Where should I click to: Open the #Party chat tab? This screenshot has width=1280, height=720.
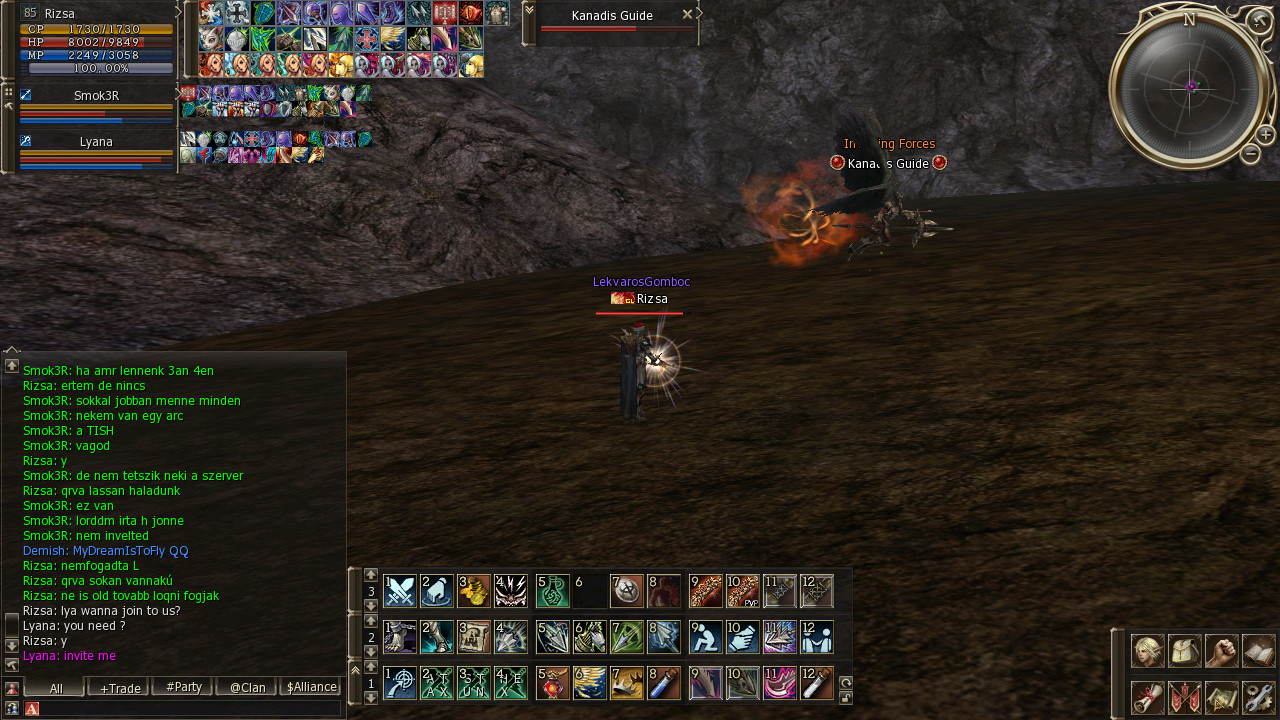[x=183, y=688]
